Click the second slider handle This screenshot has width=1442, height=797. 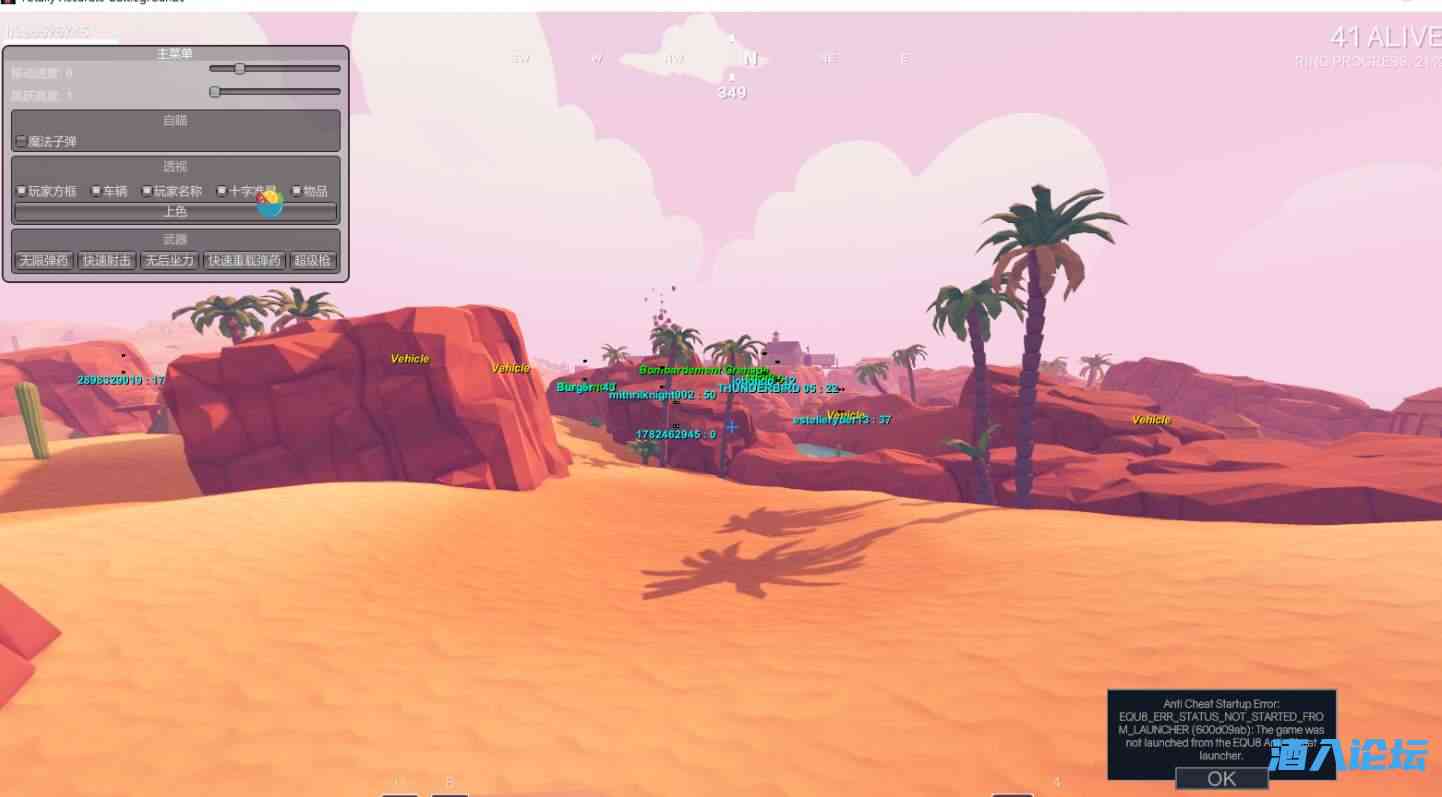214,91
